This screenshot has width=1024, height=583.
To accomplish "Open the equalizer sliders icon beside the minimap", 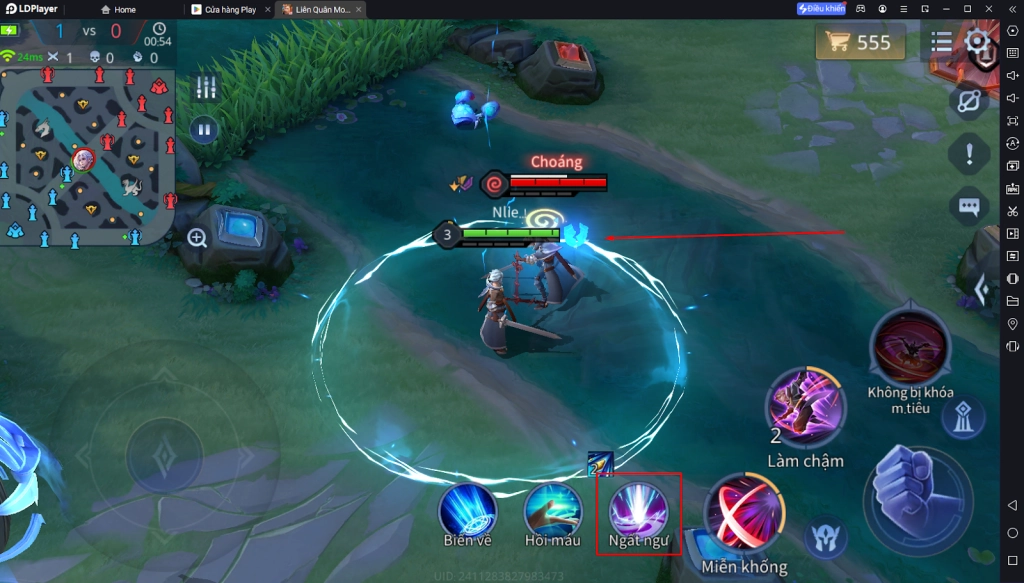I will tap(206, 87).
